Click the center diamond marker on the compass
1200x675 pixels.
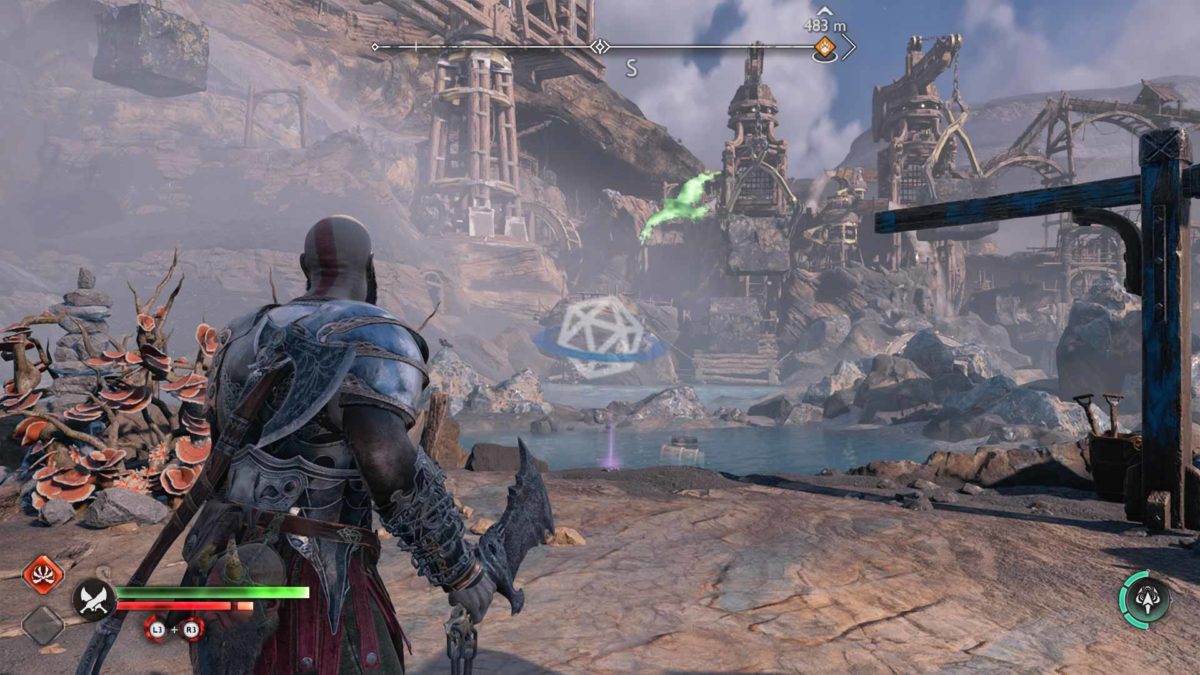(x=600, y=46)
